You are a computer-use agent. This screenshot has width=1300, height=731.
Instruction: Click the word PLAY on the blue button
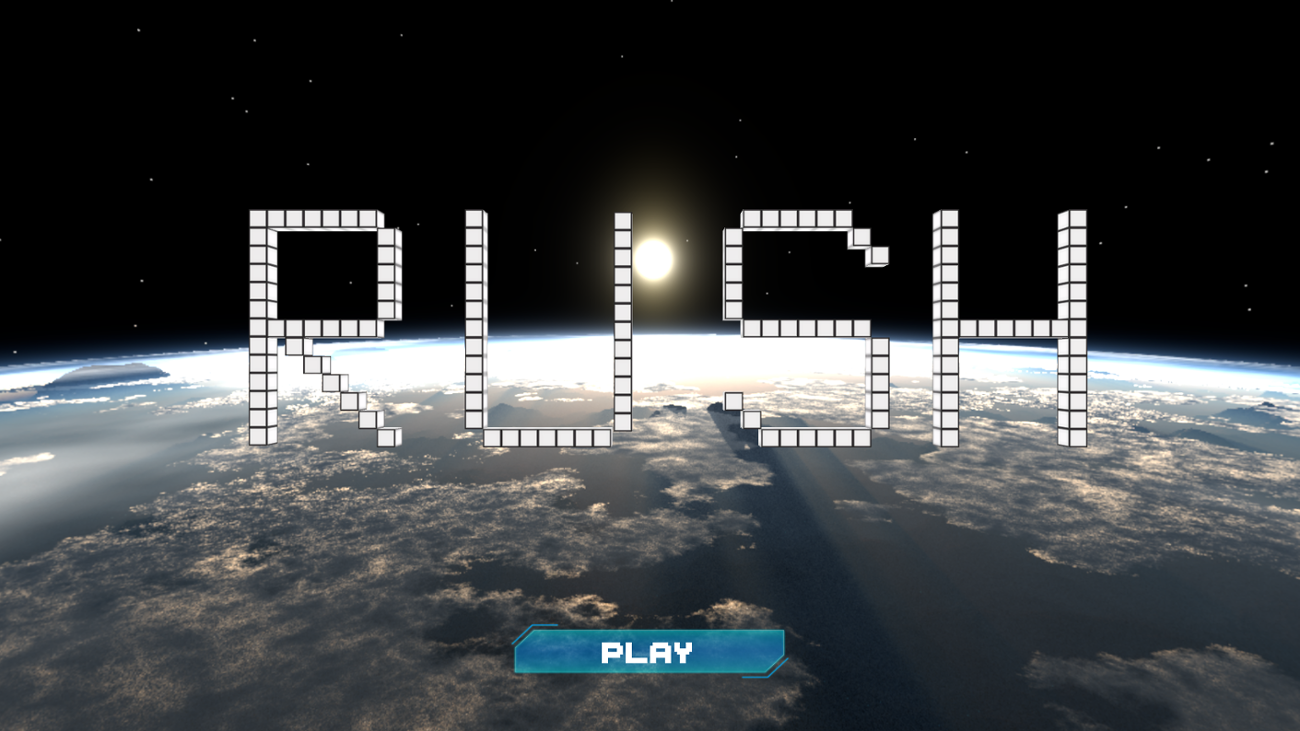(x=646, y=654)
